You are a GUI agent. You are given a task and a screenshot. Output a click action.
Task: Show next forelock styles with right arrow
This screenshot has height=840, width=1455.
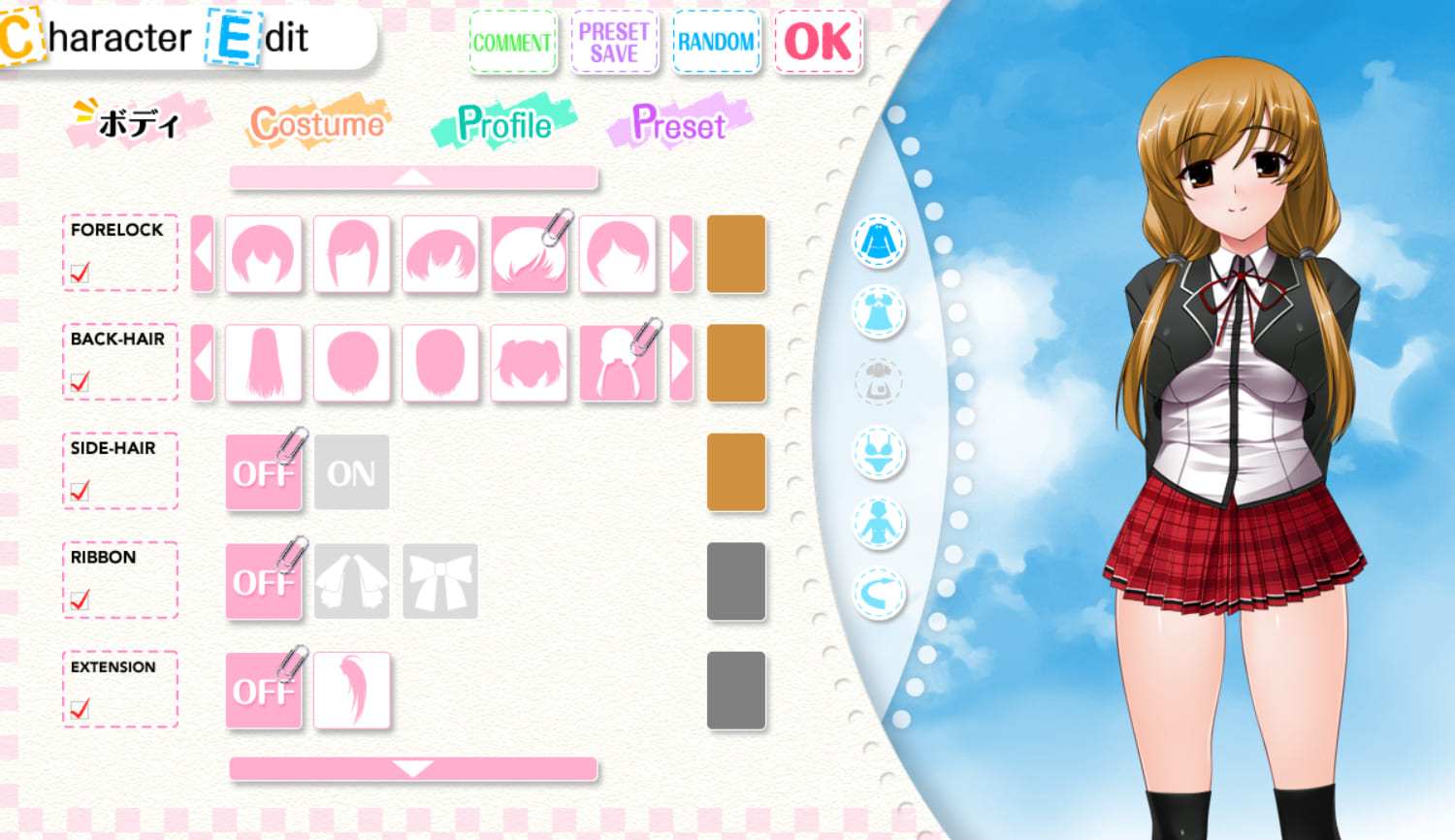(x=681, y=254)
